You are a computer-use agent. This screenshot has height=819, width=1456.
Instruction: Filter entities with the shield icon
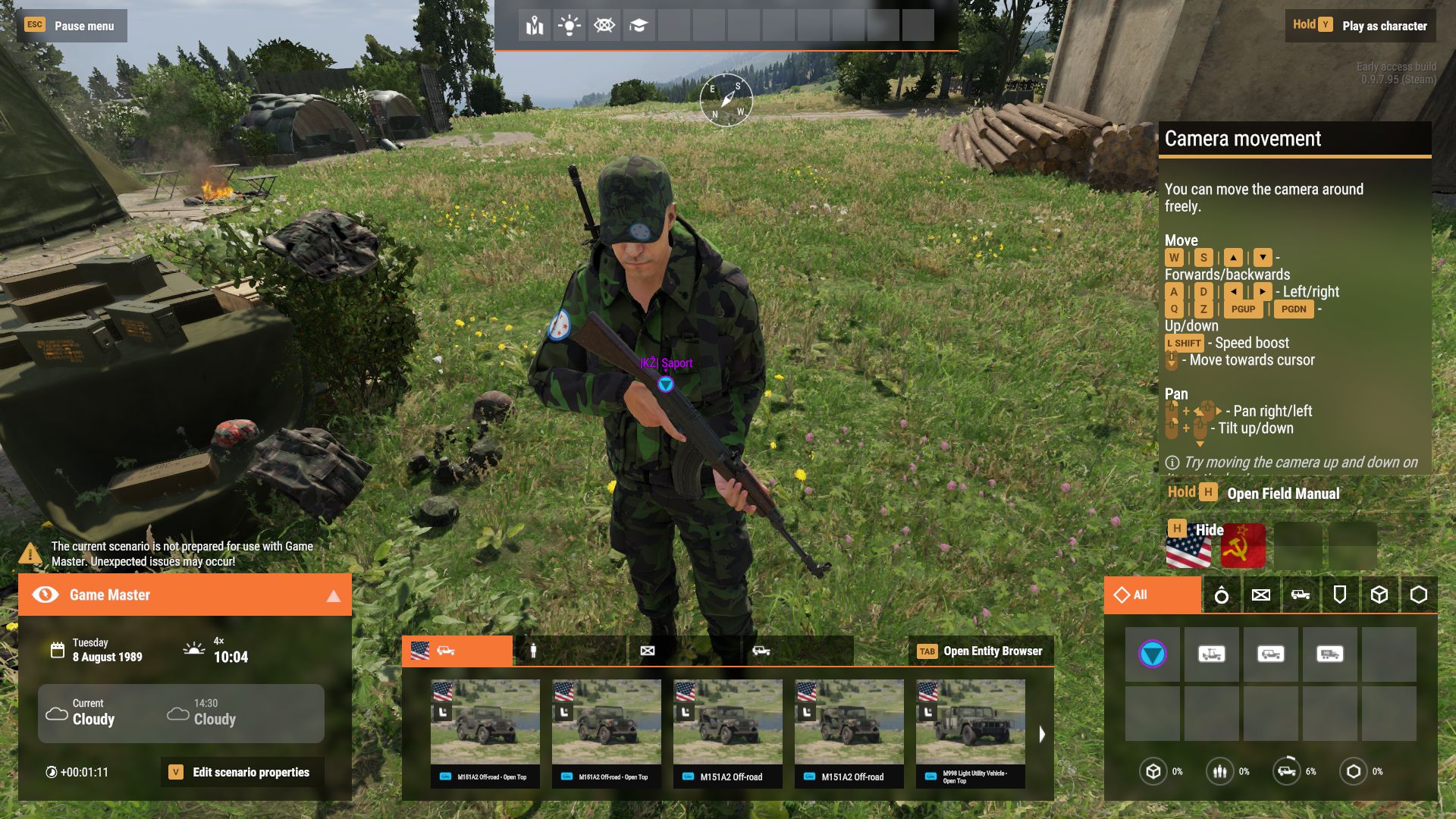click(1341, 595)
